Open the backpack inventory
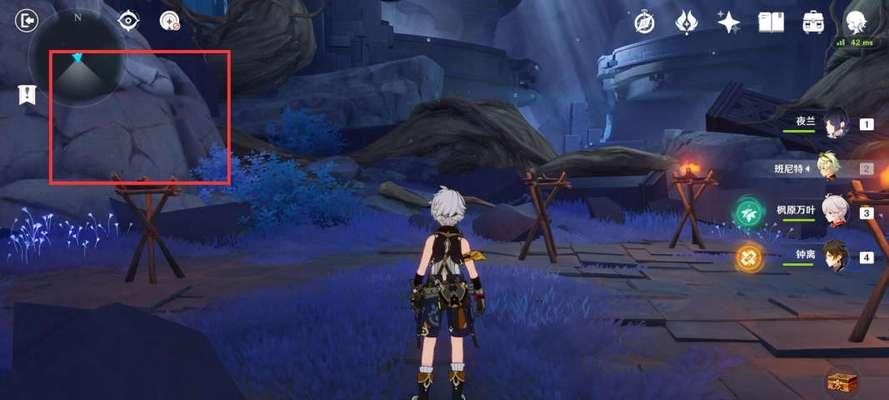 point(813,22)
